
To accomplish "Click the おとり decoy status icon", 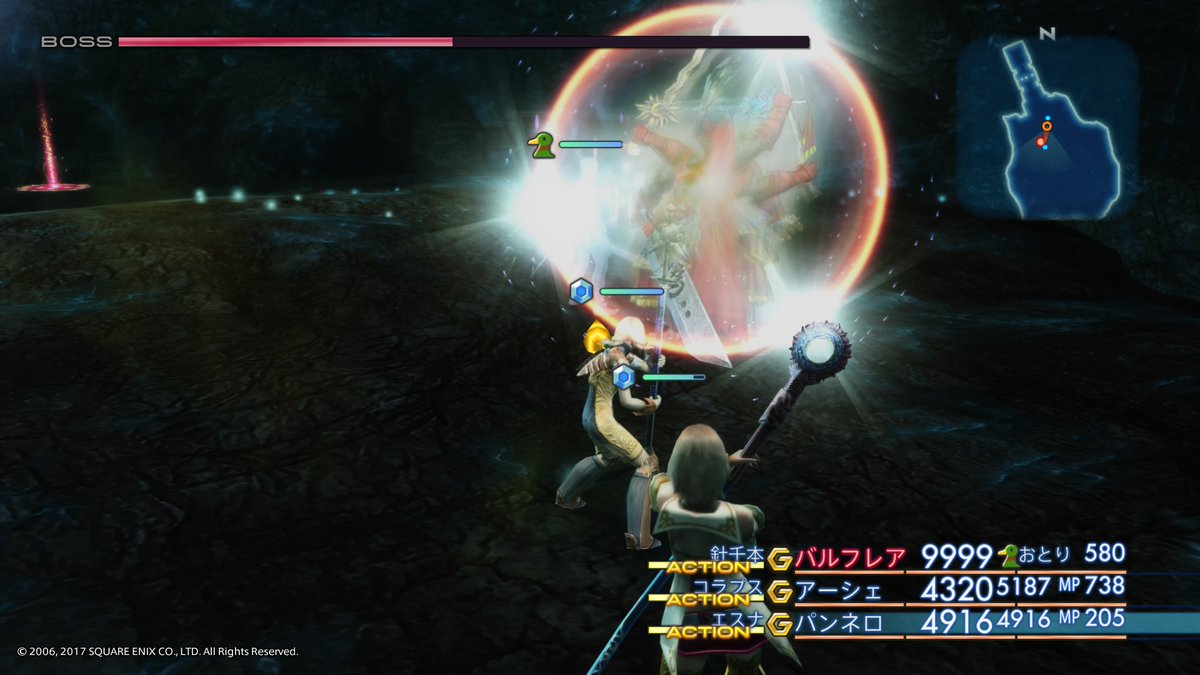I will [x=1011, y=556].
